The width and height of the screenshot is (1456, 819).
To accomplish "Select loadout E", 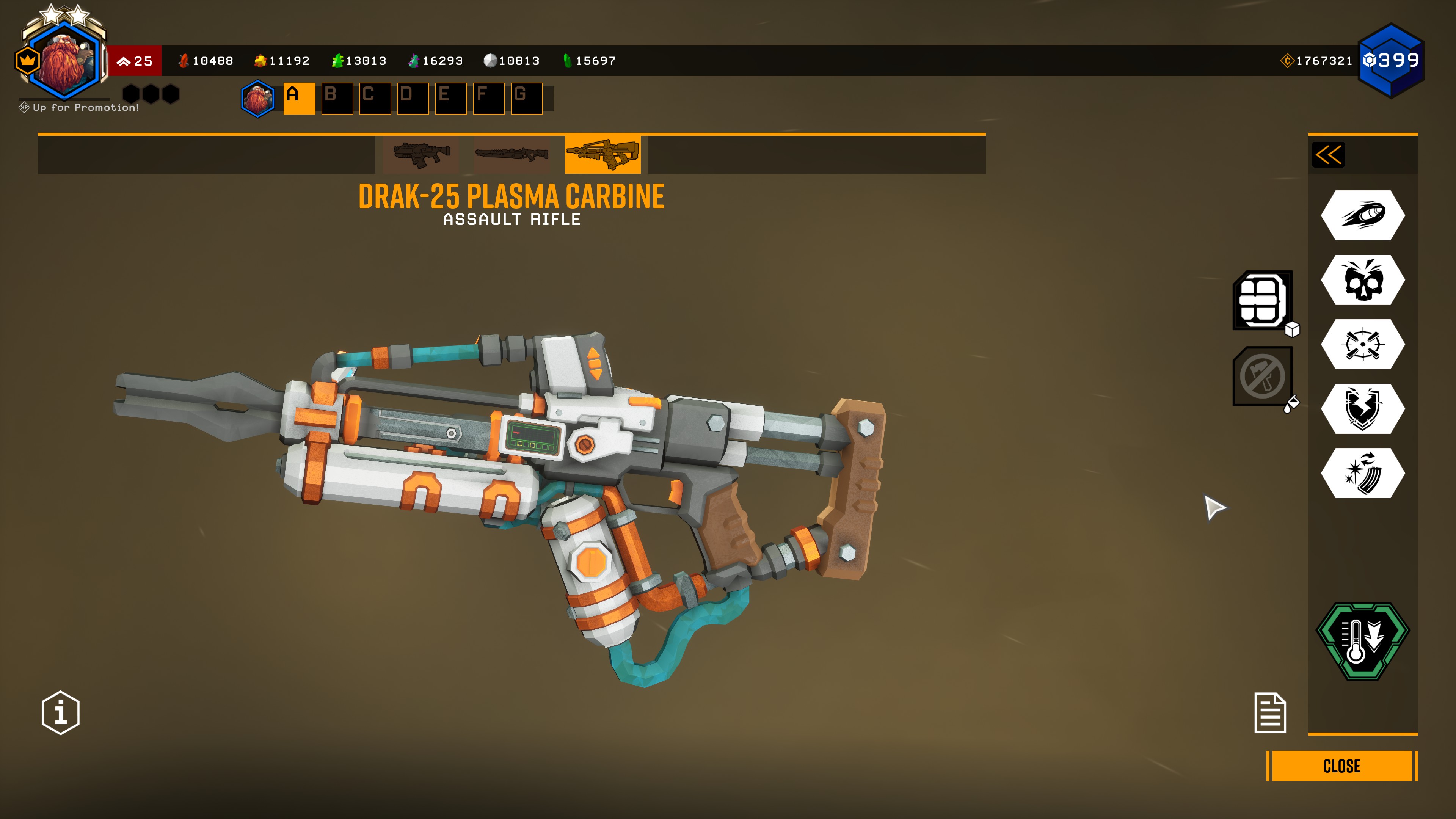I will pos(450,98).
